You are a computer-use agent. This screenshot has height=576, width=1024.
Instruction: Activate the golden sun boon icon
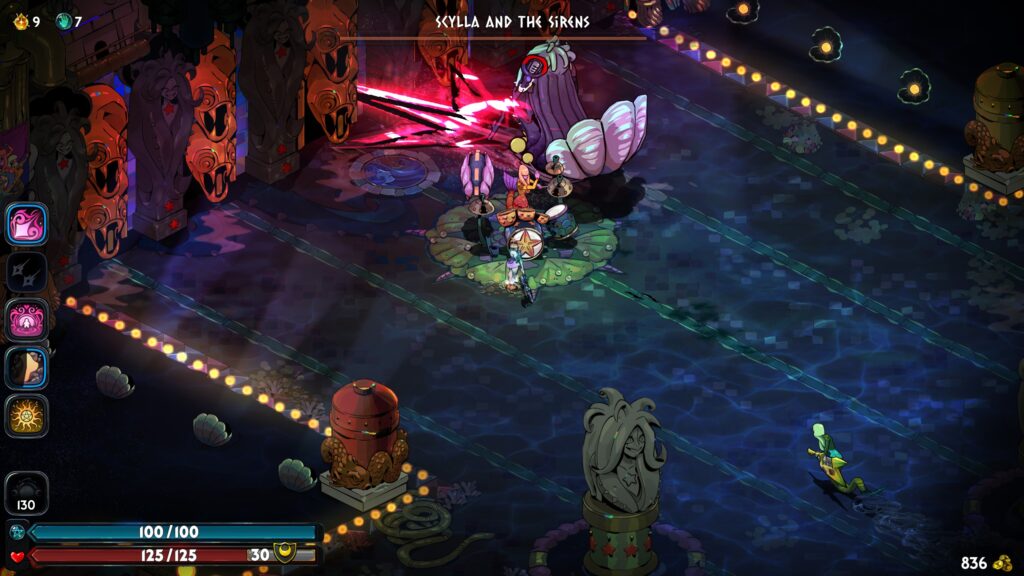[x=27, y=415]
